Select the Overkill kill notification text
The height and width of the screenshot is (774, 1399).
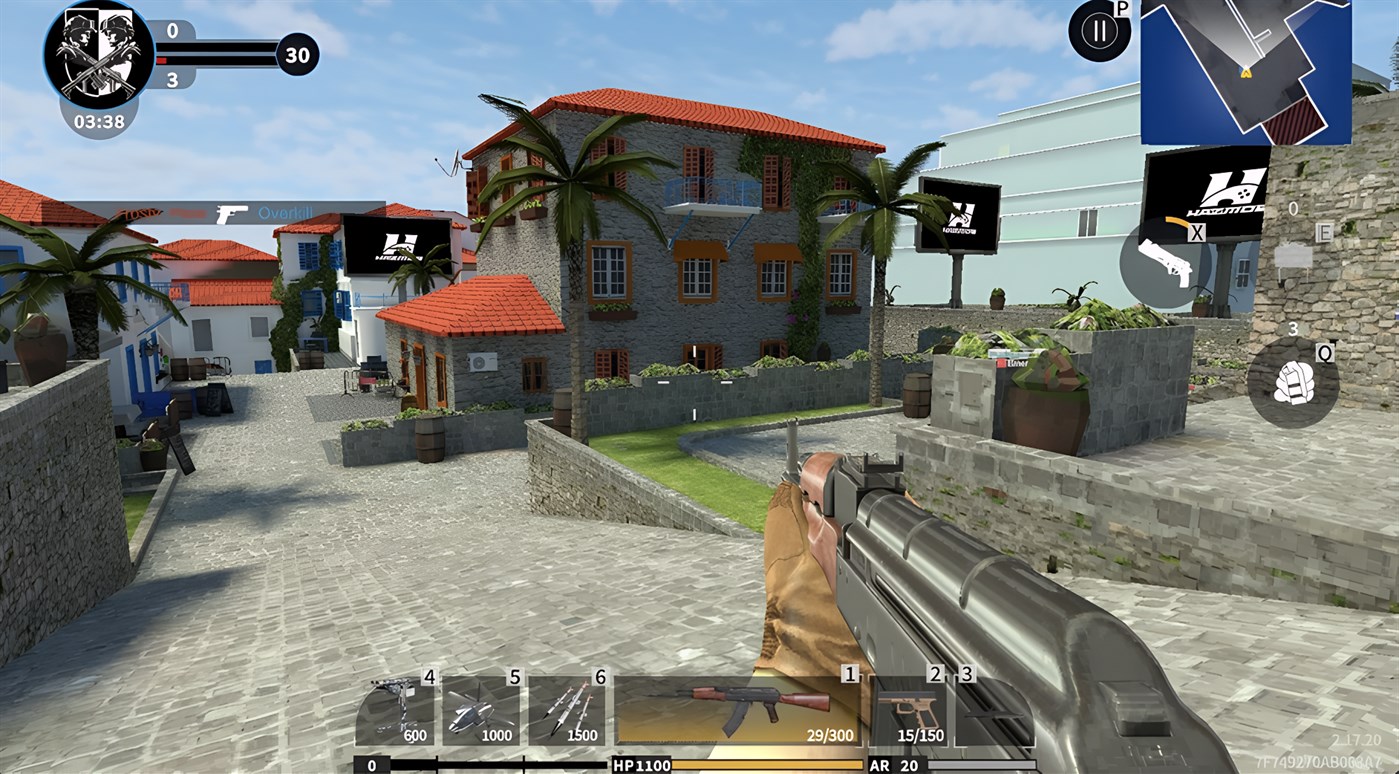(284, 212)
